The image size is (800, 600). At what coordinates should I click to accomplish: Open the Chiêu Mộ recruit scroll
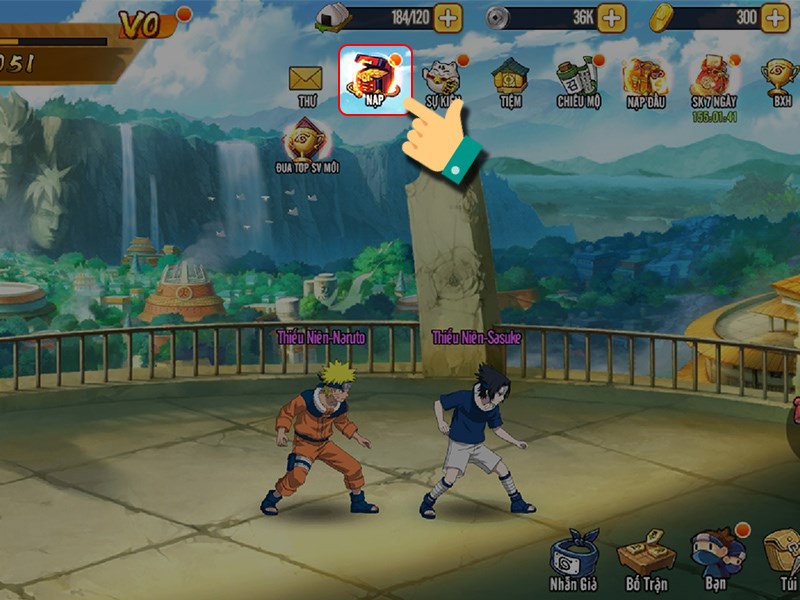tap(577, 80)
